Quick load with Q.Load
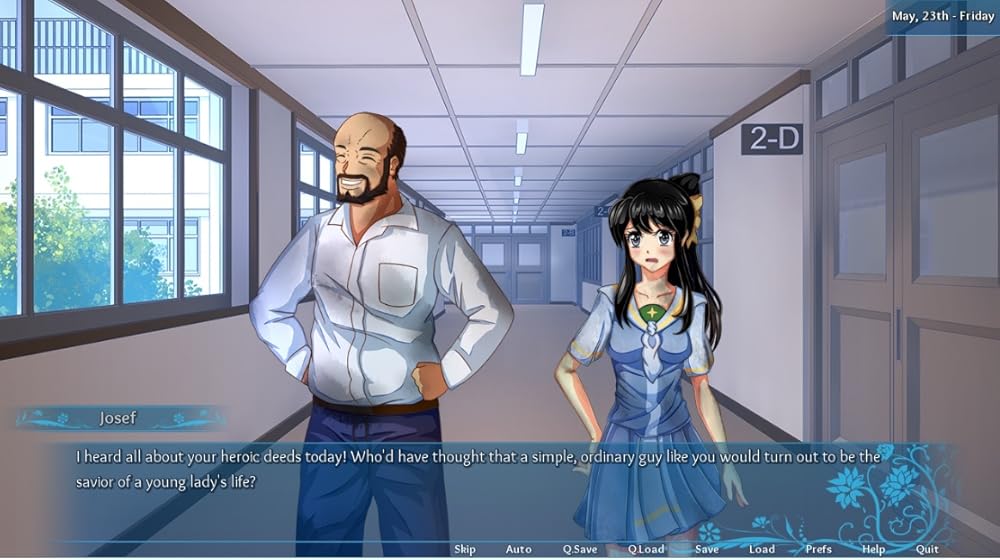This screenshot has width=1000, height=560. 646,549
